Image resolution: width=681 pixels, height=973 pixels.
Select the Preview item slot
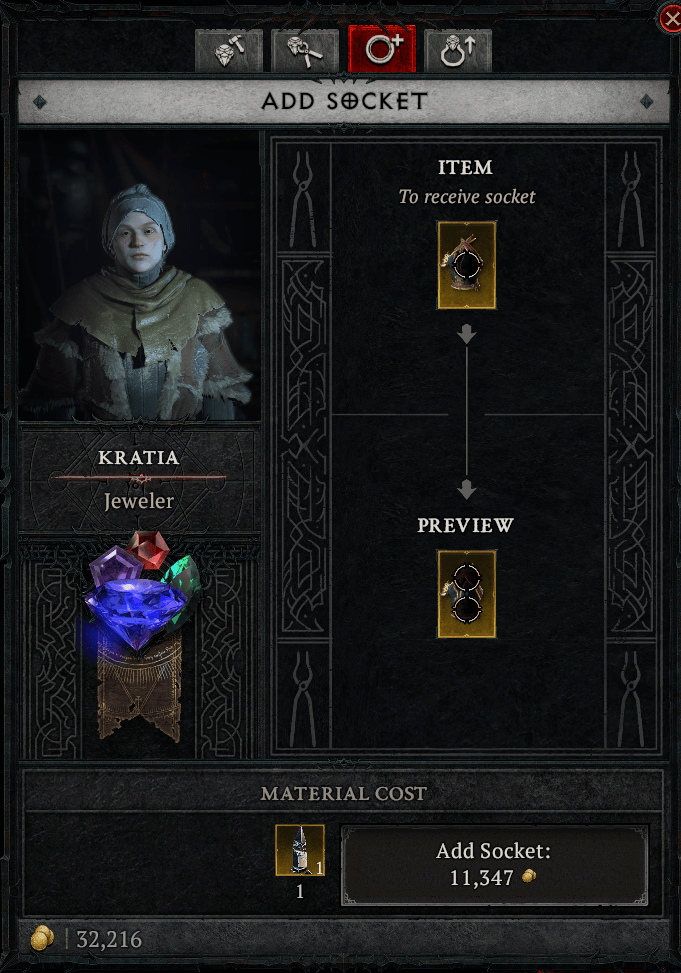click(x=466, y=593)
